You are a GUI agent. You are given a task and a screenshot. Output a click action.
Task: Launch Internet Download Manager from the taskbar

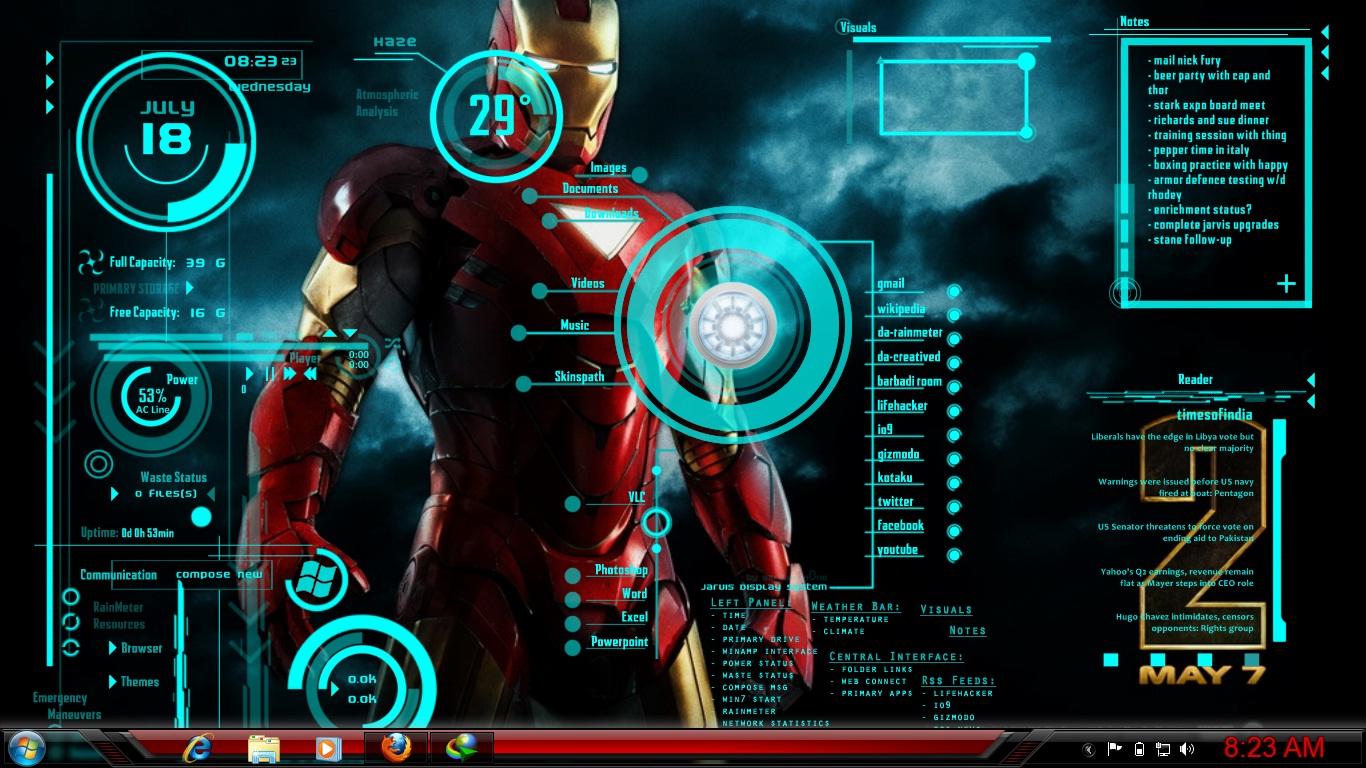point(463,748)
